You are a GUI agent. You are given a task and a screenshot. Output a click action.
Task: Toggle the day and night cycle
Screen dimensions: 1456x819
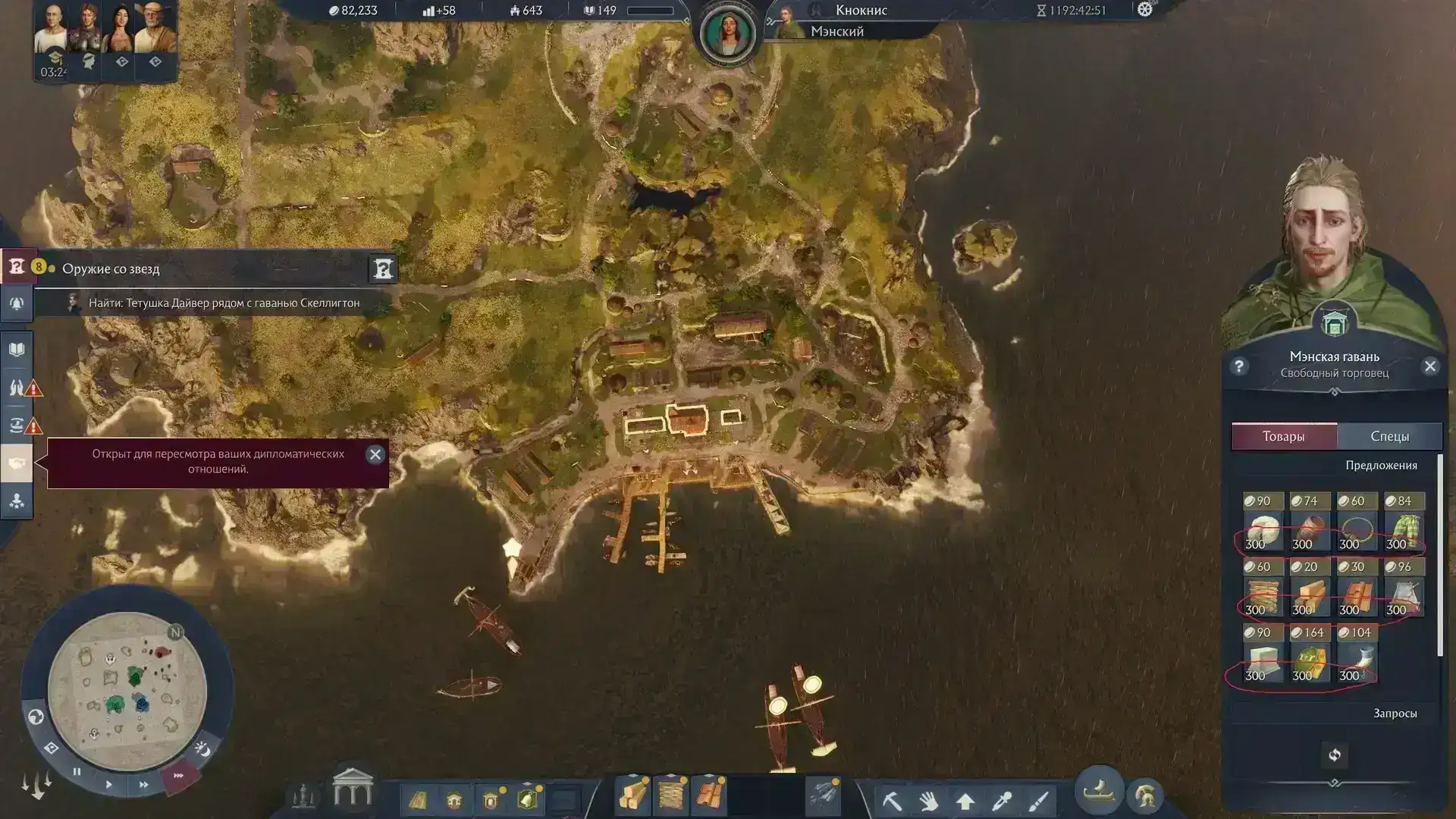[202, 749]
